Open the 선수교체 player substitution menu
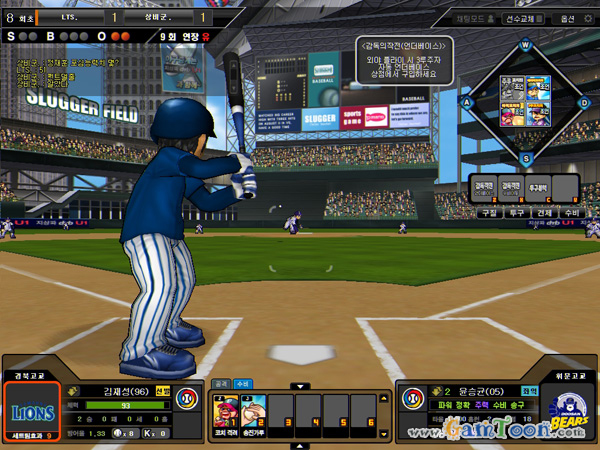Screen dimensions: 600x450 pyautogui.click(x=523, y=18)
